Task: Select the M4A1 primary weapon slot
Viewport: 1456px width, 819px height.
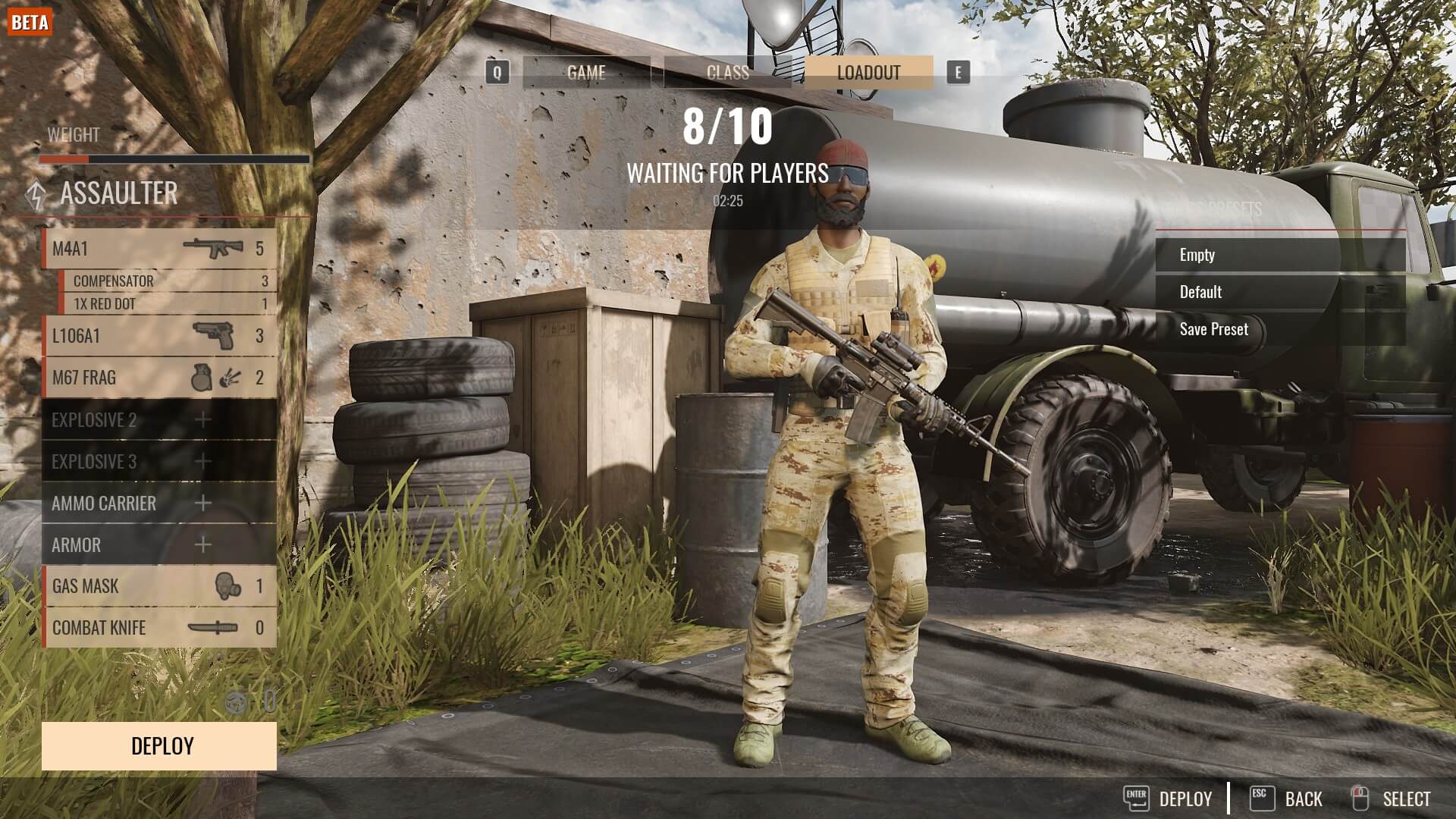Action: click(159, 249)
